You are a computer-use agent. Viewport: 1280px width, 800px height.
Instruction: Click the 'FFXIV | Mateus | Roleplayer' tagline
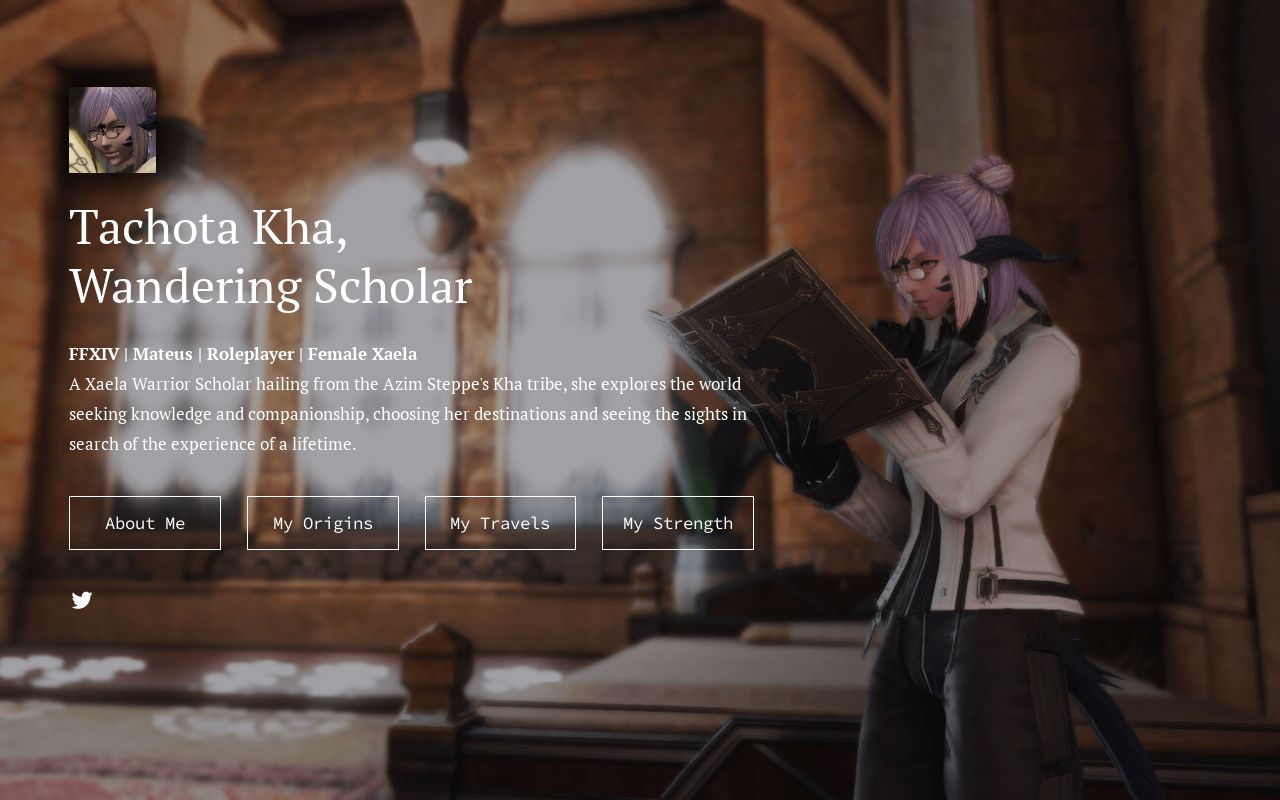click(185, 354)
